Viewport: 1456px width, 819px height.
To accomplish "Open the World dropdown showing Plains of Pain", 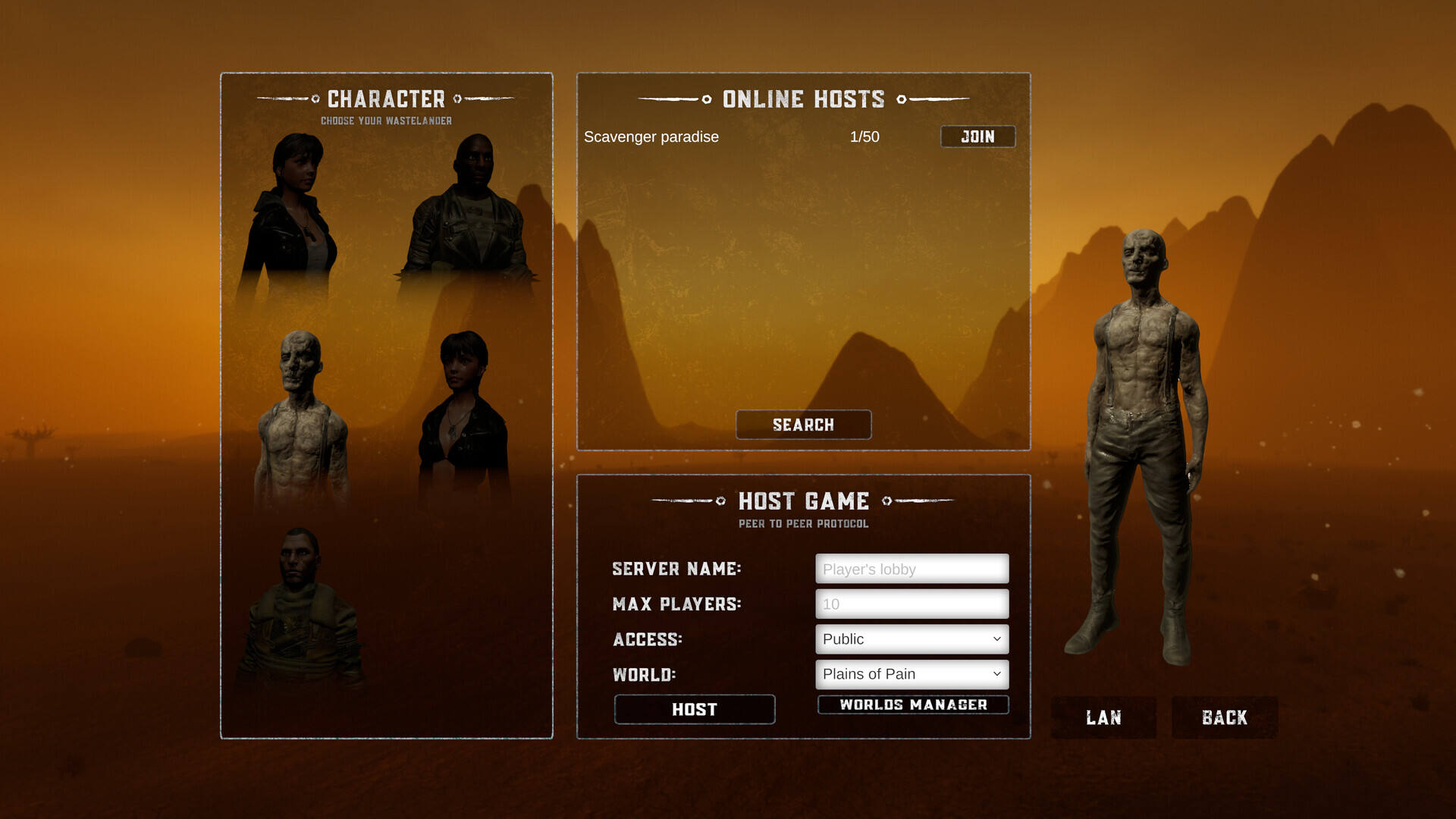I will (x=912, y=674).
